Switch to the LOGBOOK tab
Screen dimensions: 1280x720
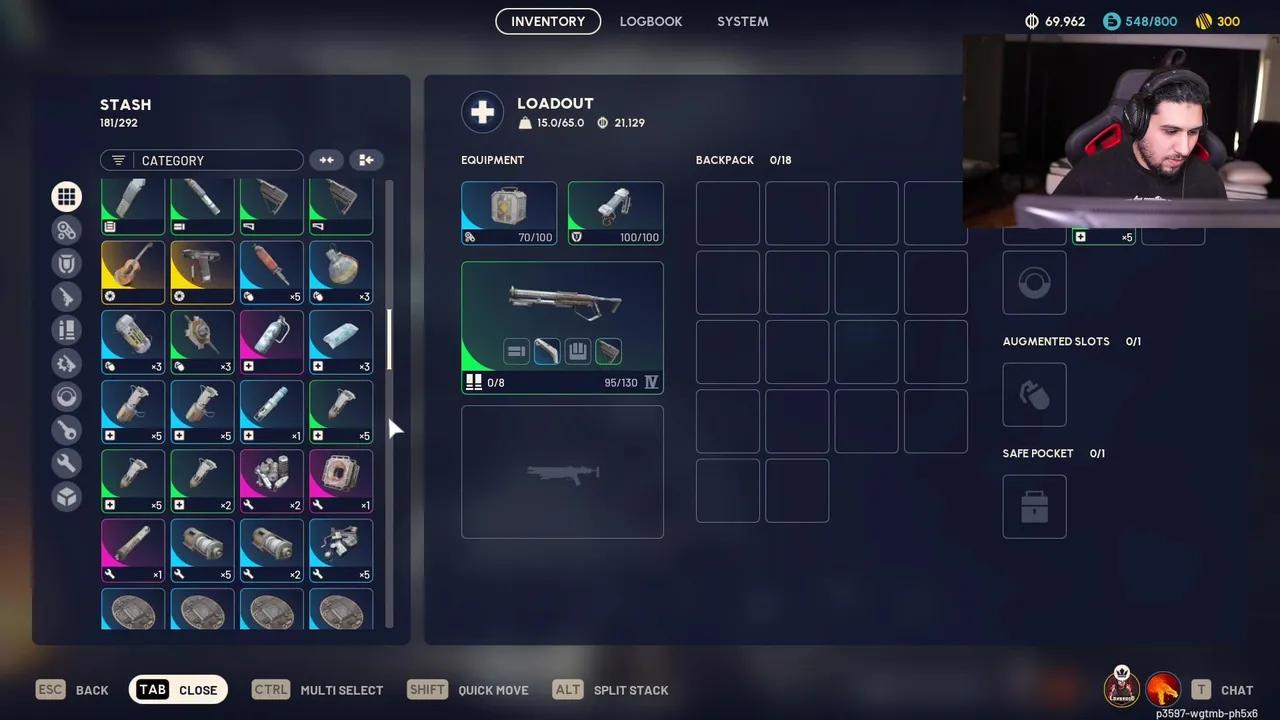pyautogui.click(x=650, y=21)
